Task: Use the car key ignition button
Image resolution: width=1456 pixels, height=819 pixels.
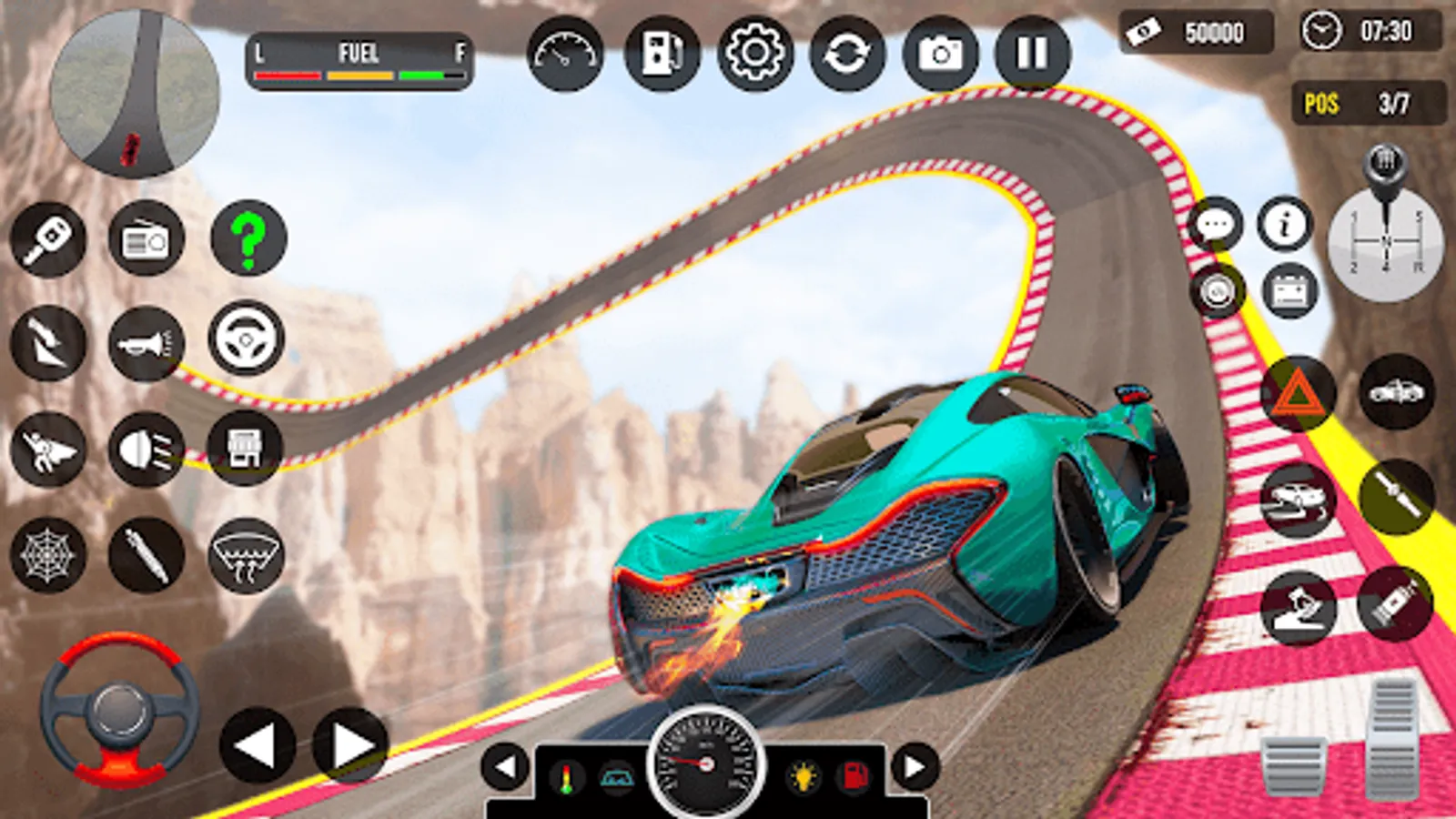Action: coord(48,239)
